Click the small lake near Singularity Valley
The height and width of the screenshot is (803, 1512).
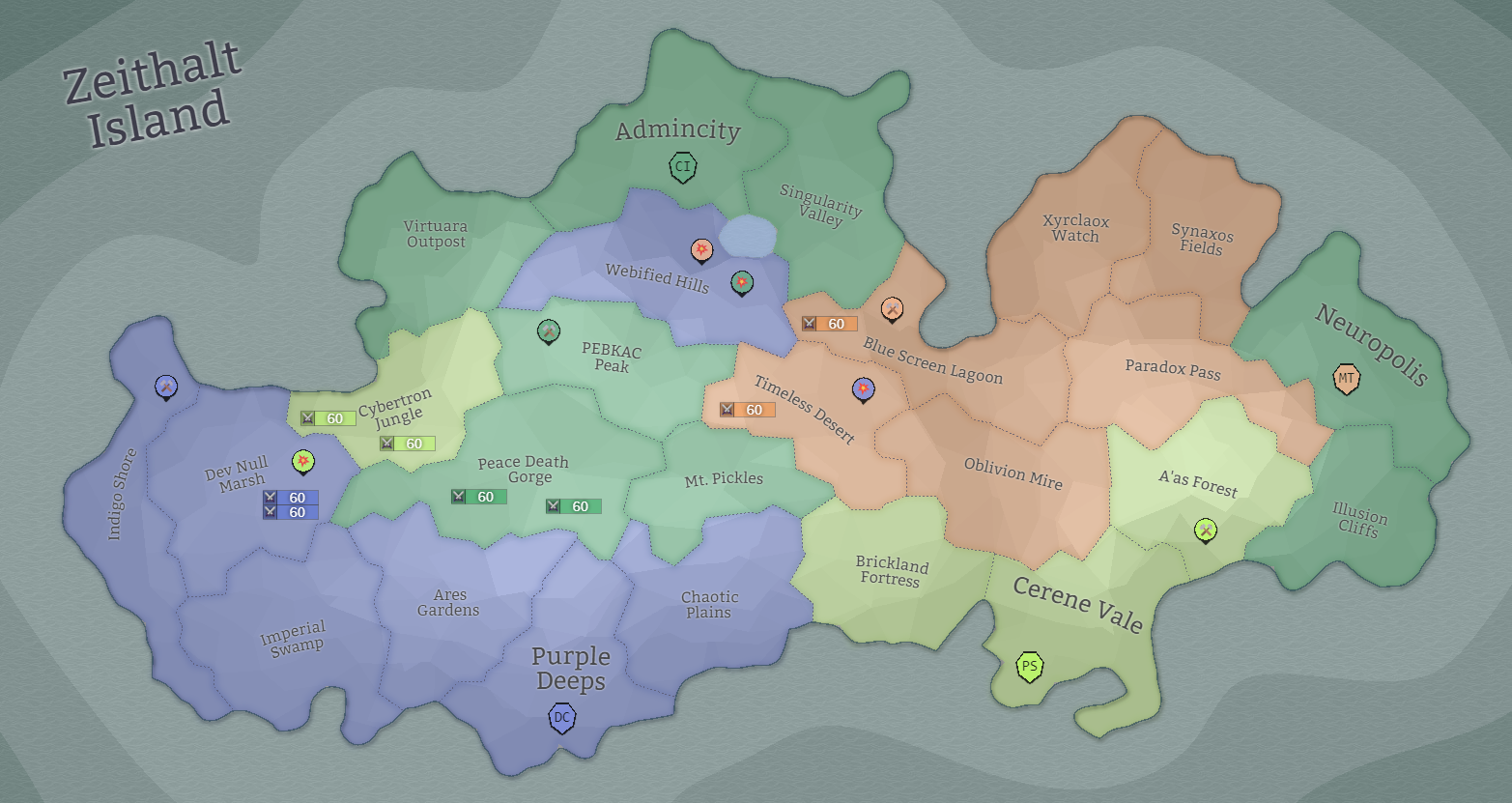[x=750, y=235]
